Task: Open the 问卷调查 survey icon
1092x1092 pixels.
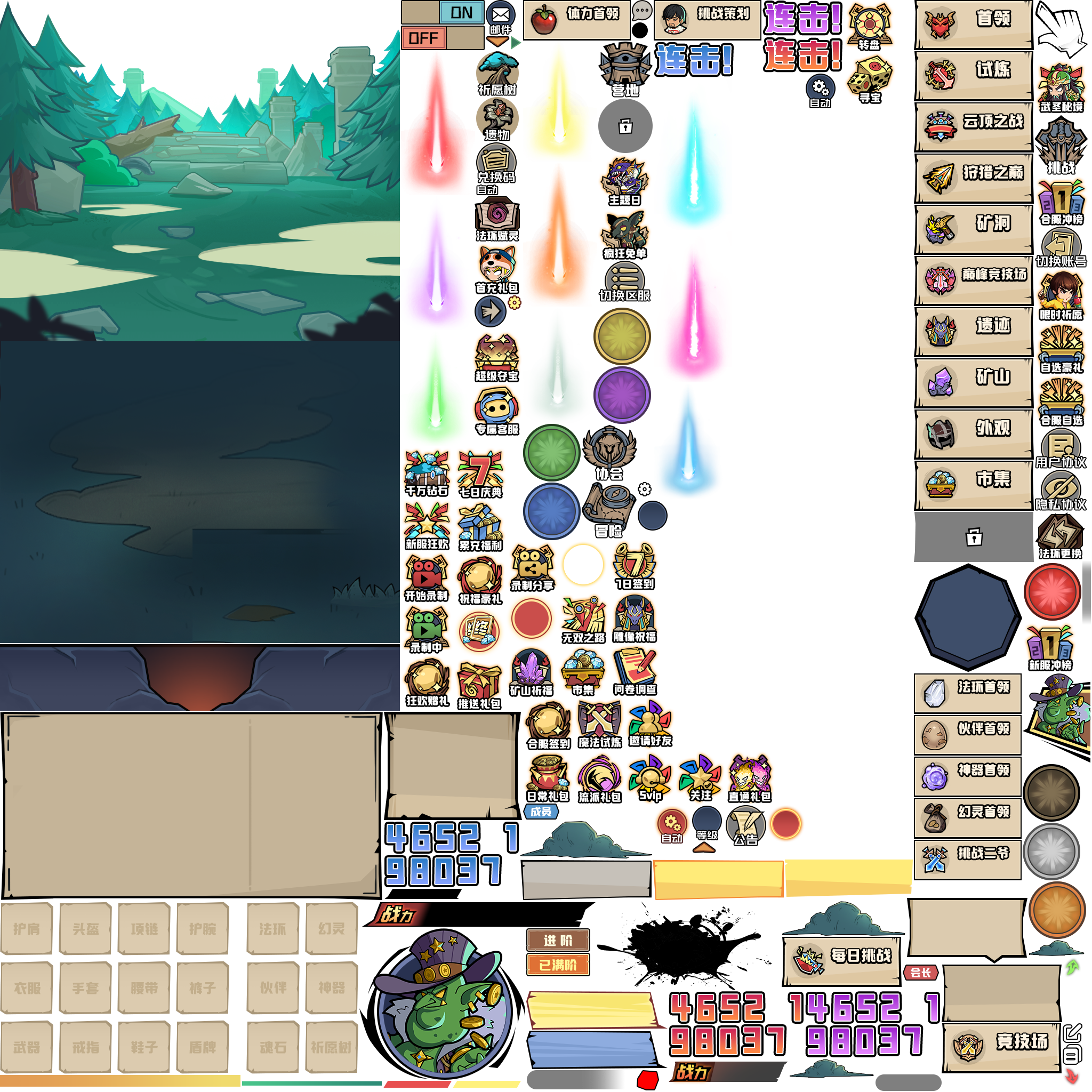Action: 635,671
